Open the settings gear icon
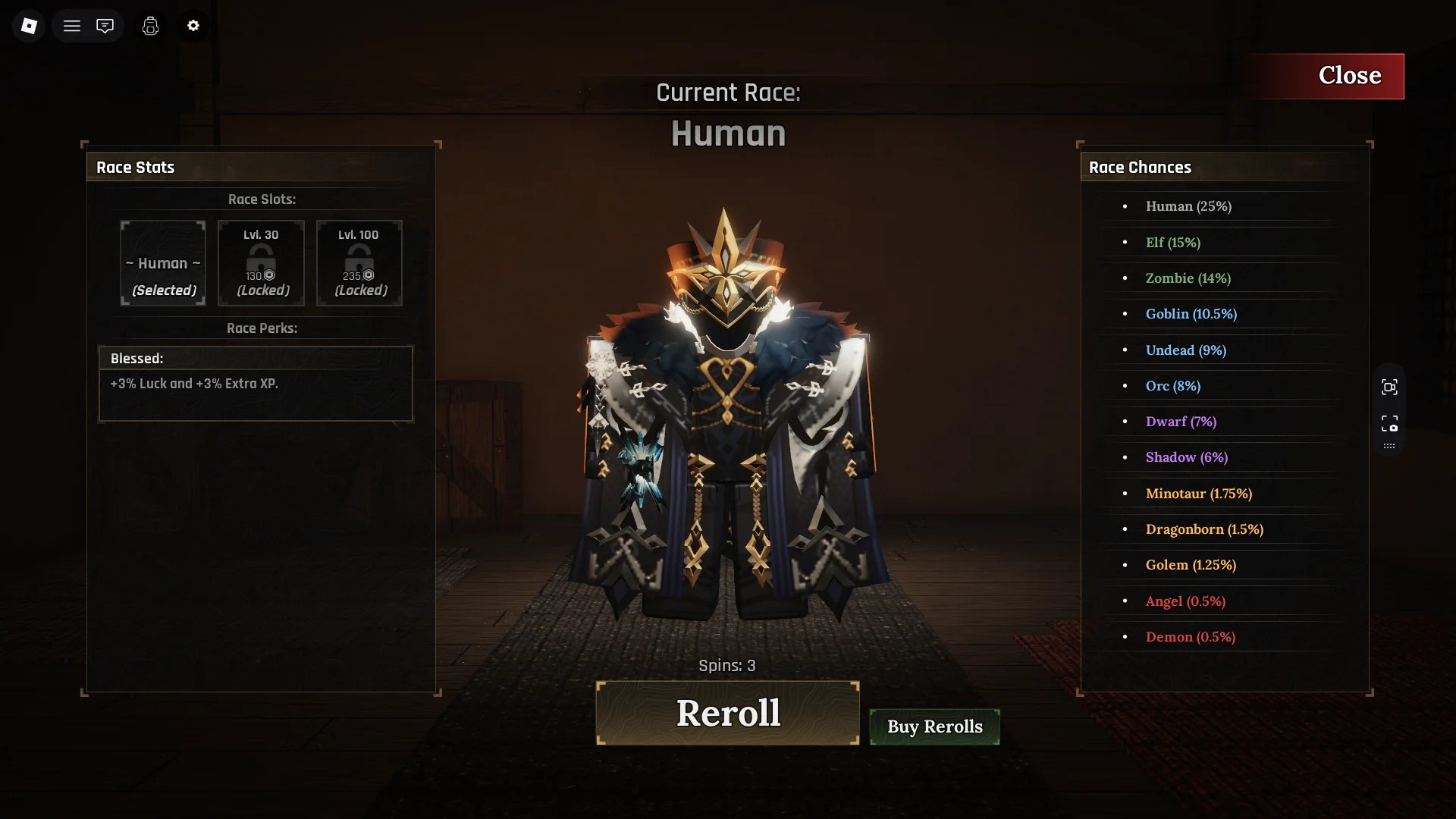The image size is (1456, 819). pyautogui.click(x=193, y=25)
